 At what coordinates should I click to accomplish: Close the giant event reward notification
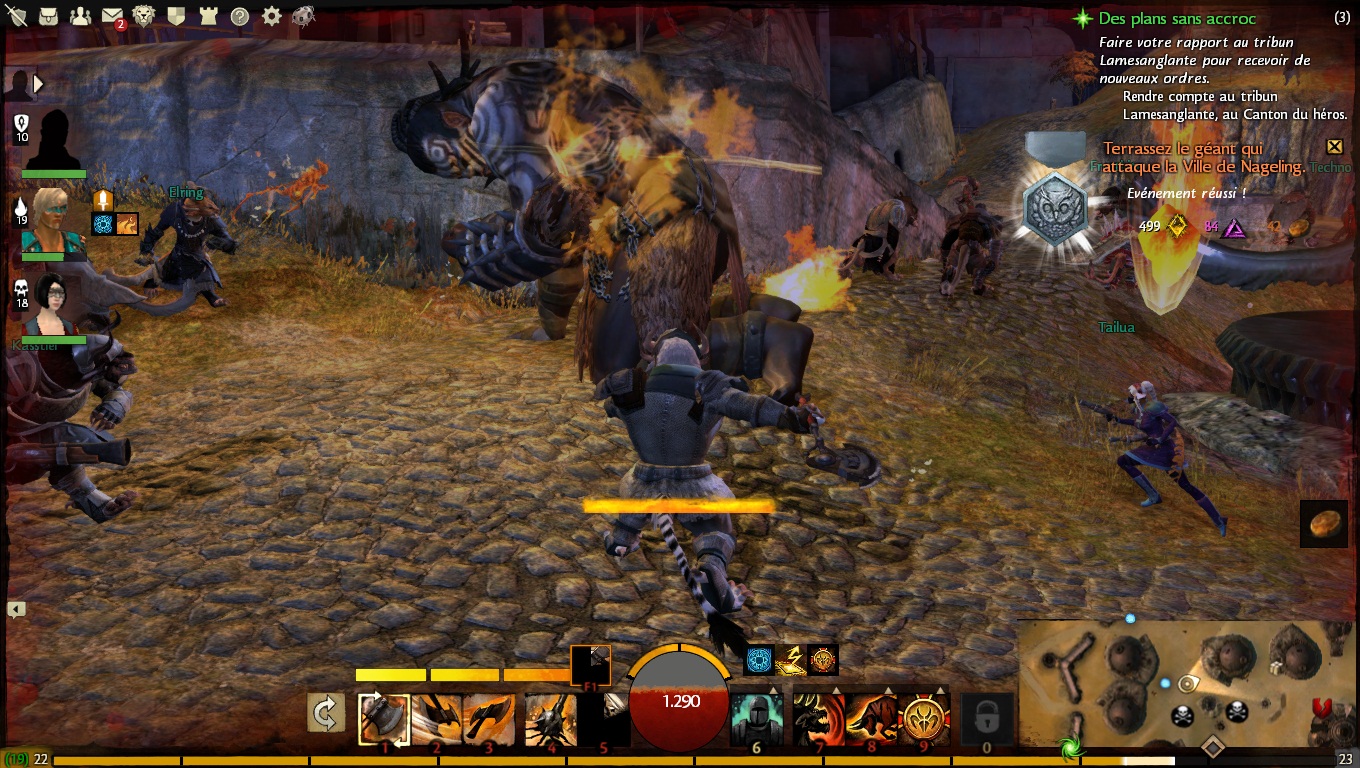coord(1334,147)
